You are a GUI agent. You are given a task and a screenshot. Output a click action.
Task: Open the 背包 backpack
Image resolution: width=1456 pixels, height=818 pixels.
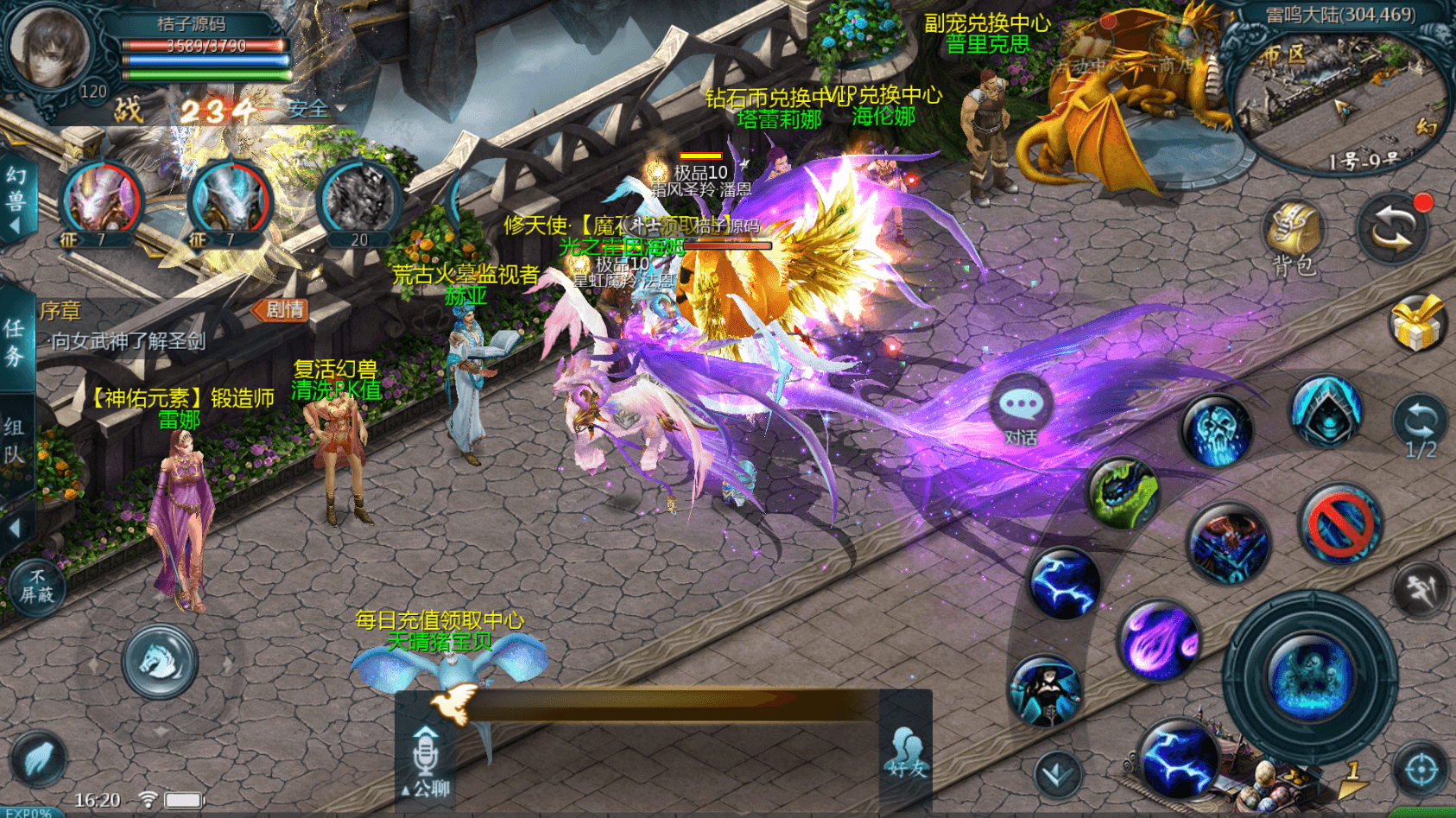(x=1293, y=238)
